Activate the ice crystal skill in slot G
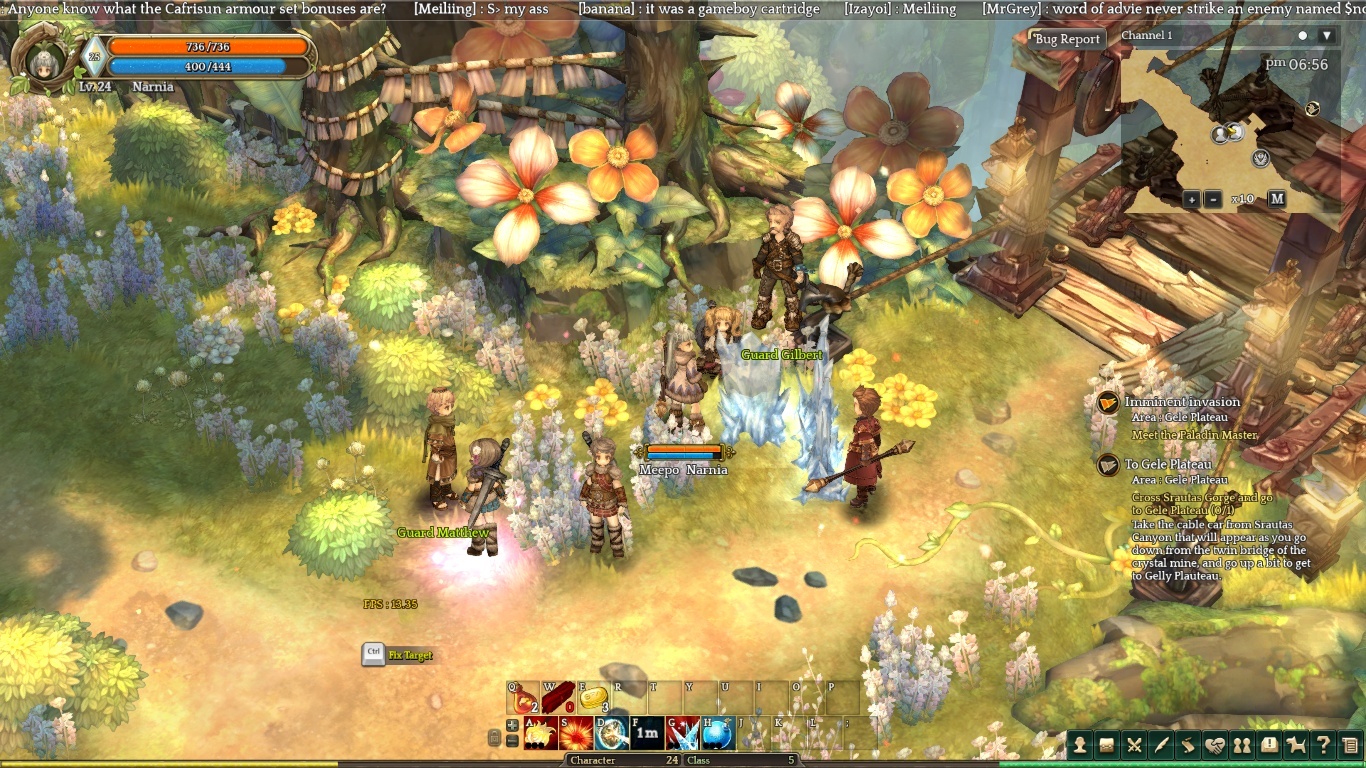1366x768 pixels. coord(682,734)
